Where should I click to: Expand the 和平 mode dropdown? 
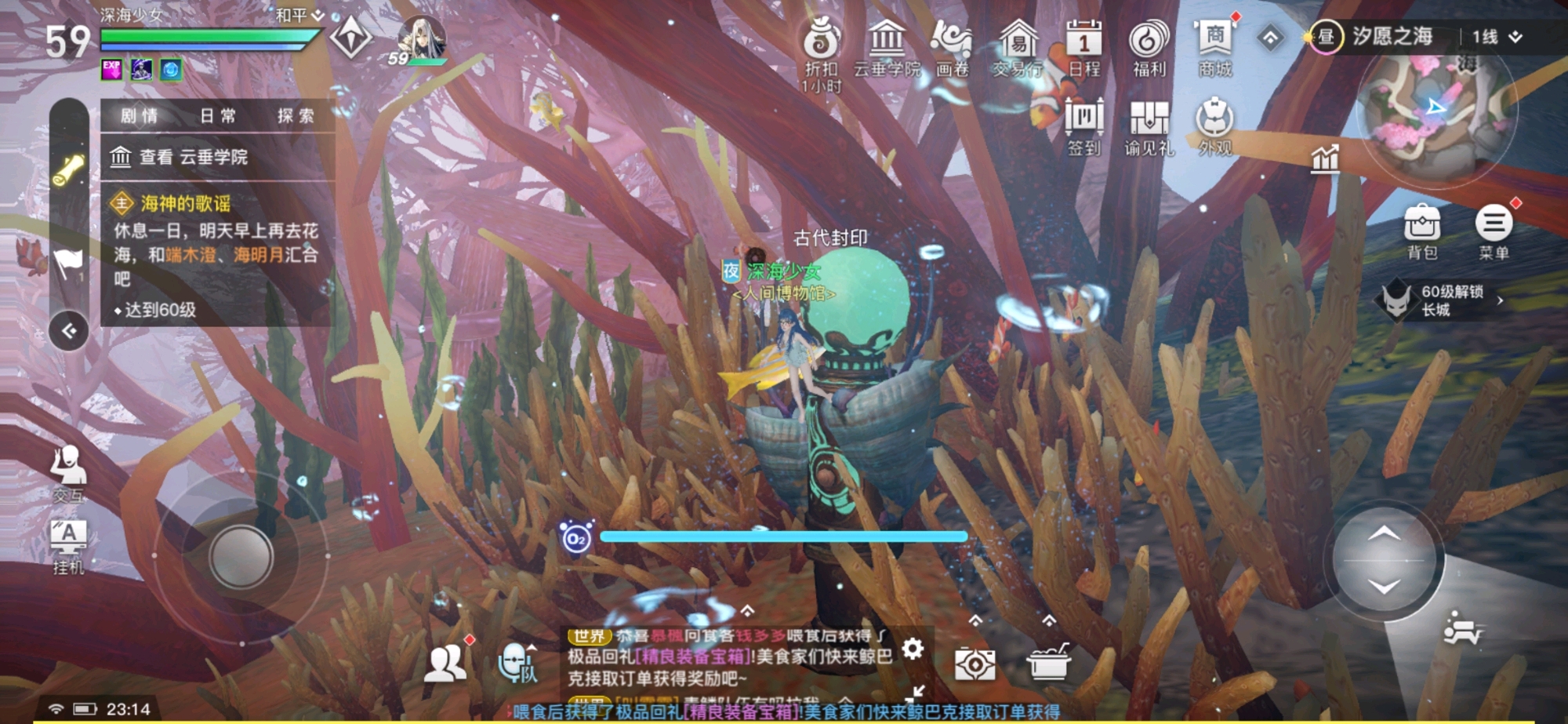[x=295, y=13]
